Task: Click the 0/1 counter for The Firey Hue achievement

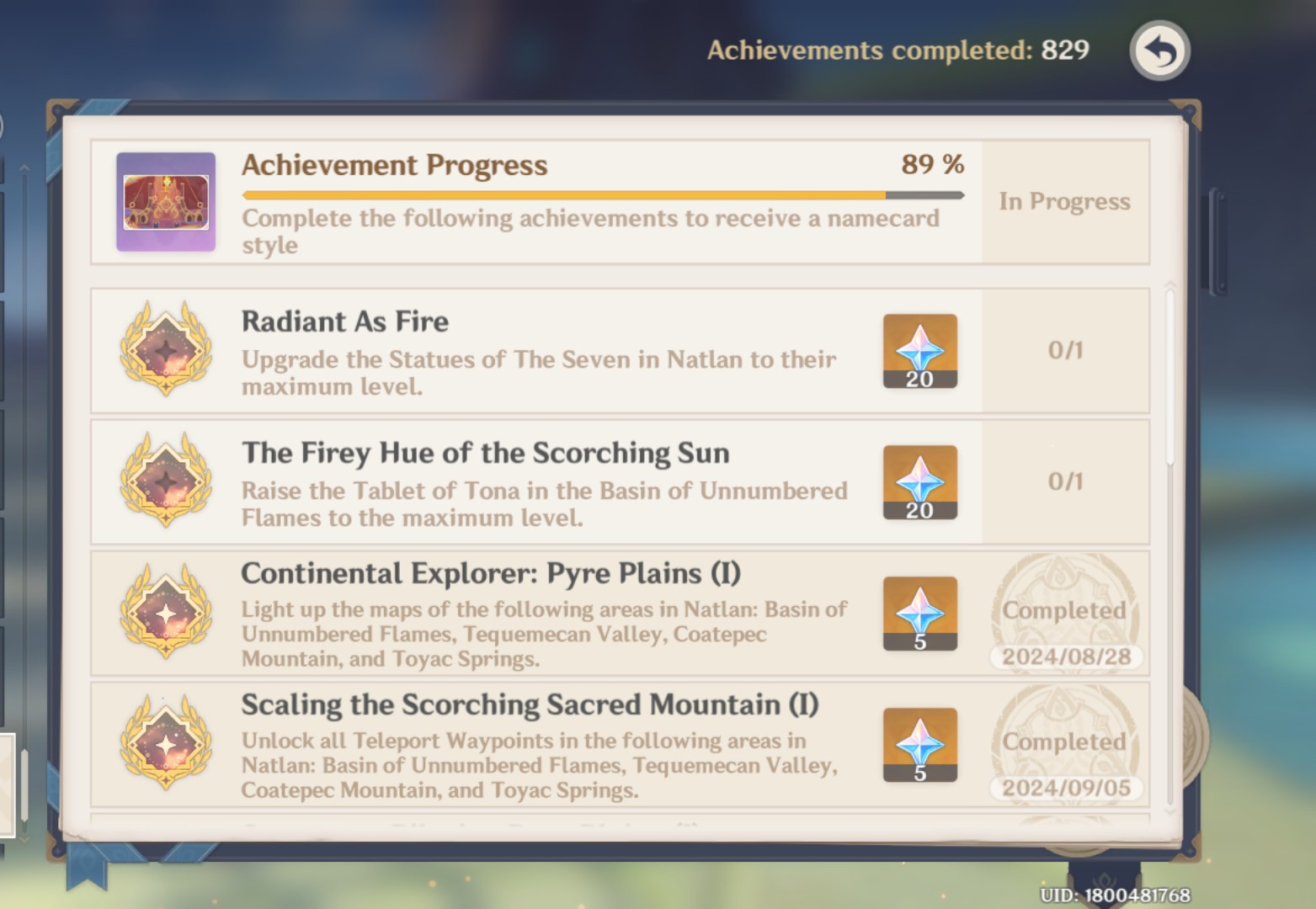Action: click(1064, 481)
